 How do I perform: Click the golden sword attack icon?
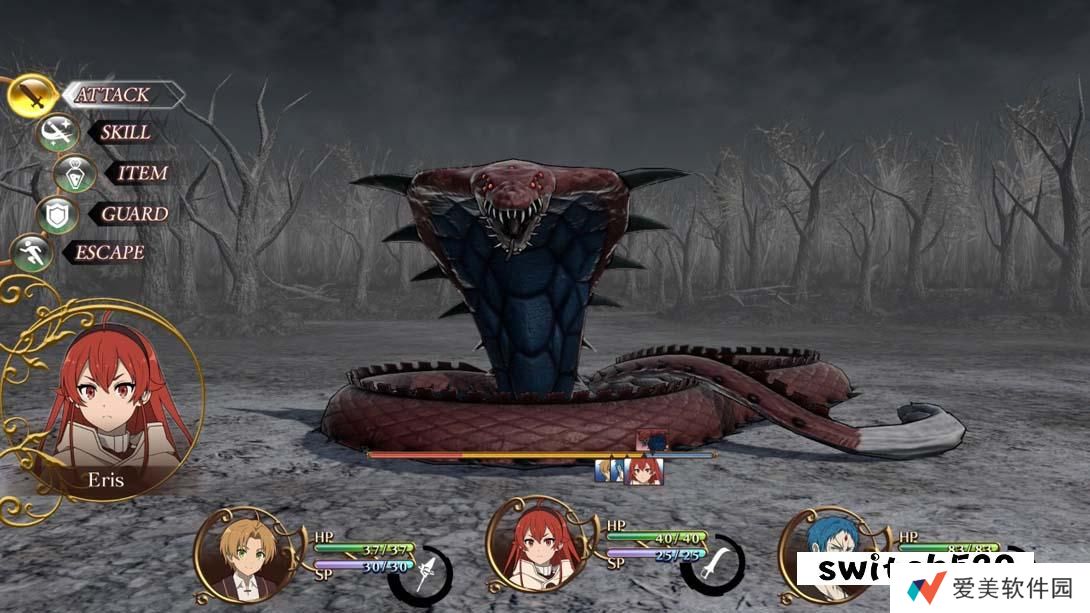point(31,96)
